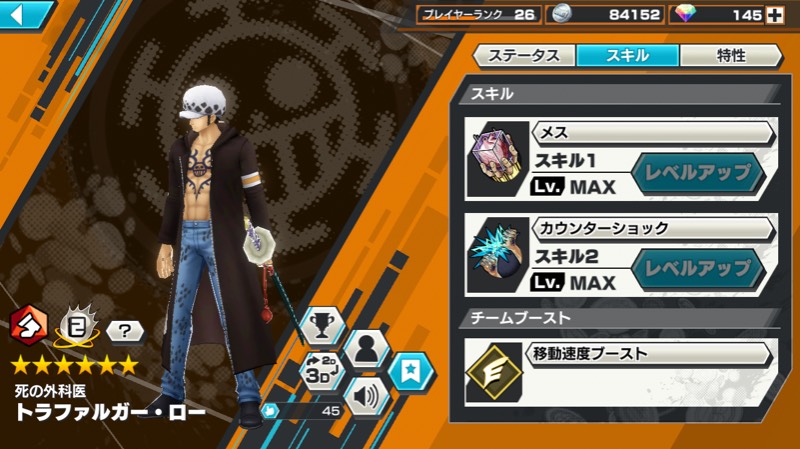Open the 特性 tab
Viewport: 800px width, 449px height.
pyautogui.click(x=730, y=56)
